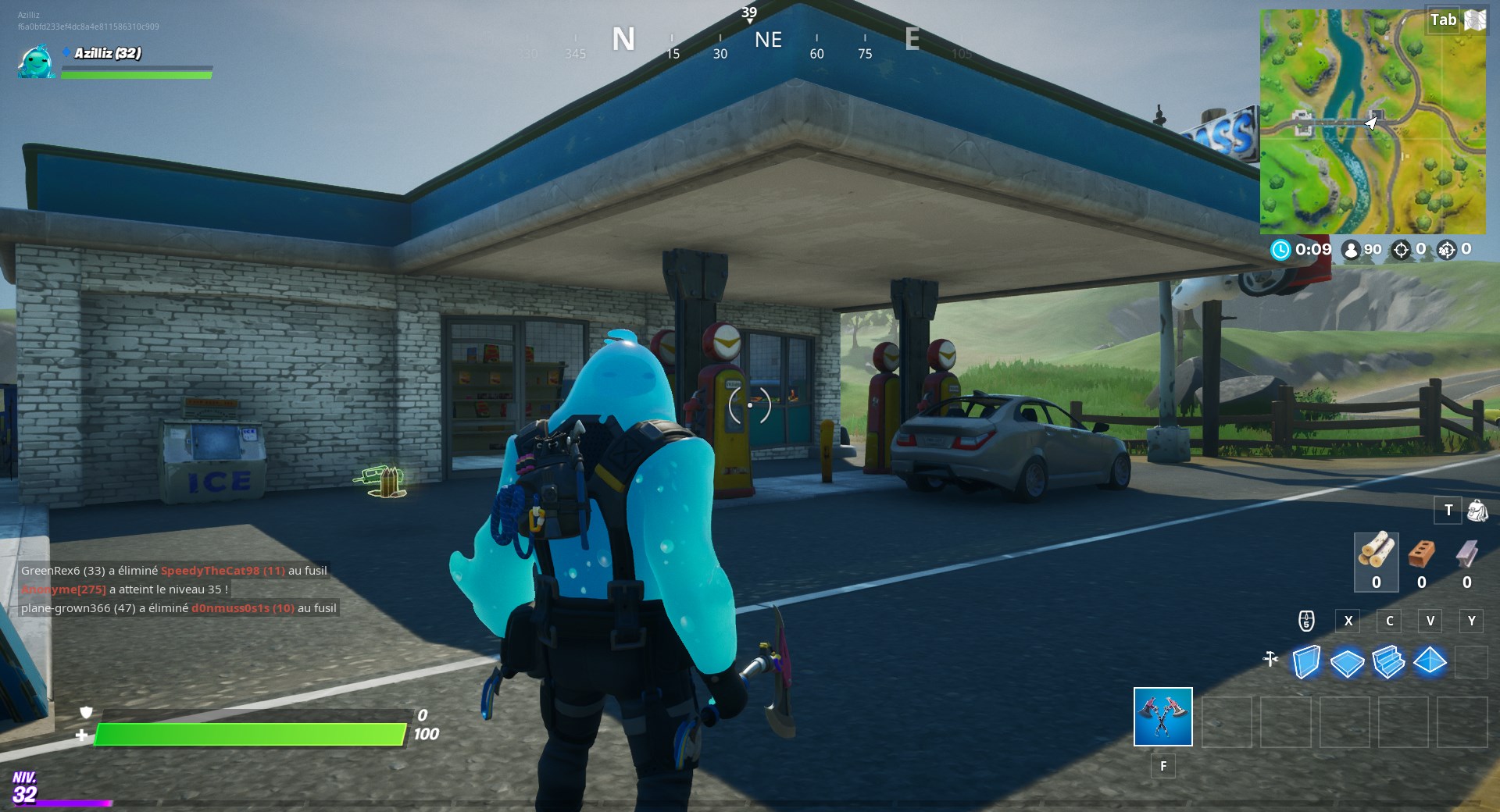The width and height of the screenshot is (1500, 812).
Task: Click Azilliz's avatar portrait top left
Action: tap(35, 62)
